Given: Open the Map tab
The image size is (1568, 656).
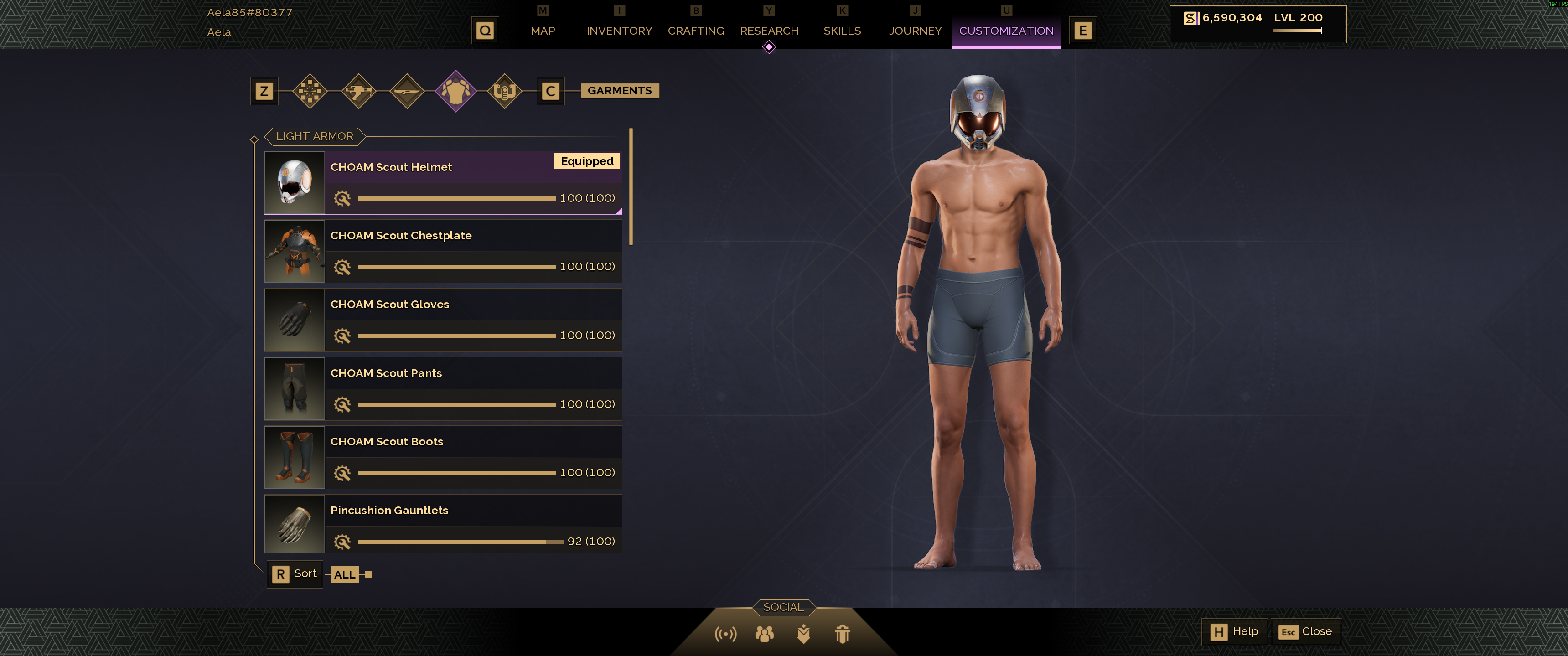Looking at the screenshot, I should point(542,31).
